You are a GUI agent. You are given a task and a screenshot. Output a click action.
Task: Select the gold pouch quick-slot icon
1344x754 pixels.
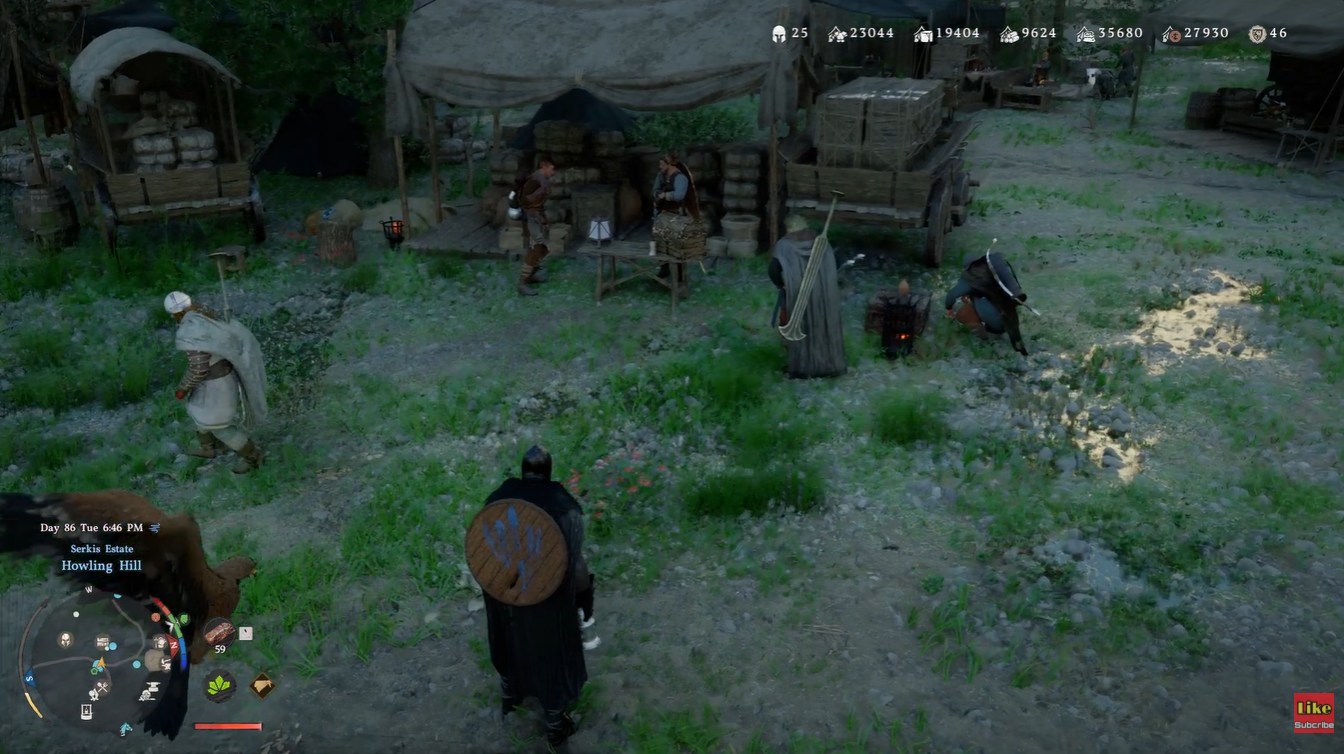coord(261,684)
